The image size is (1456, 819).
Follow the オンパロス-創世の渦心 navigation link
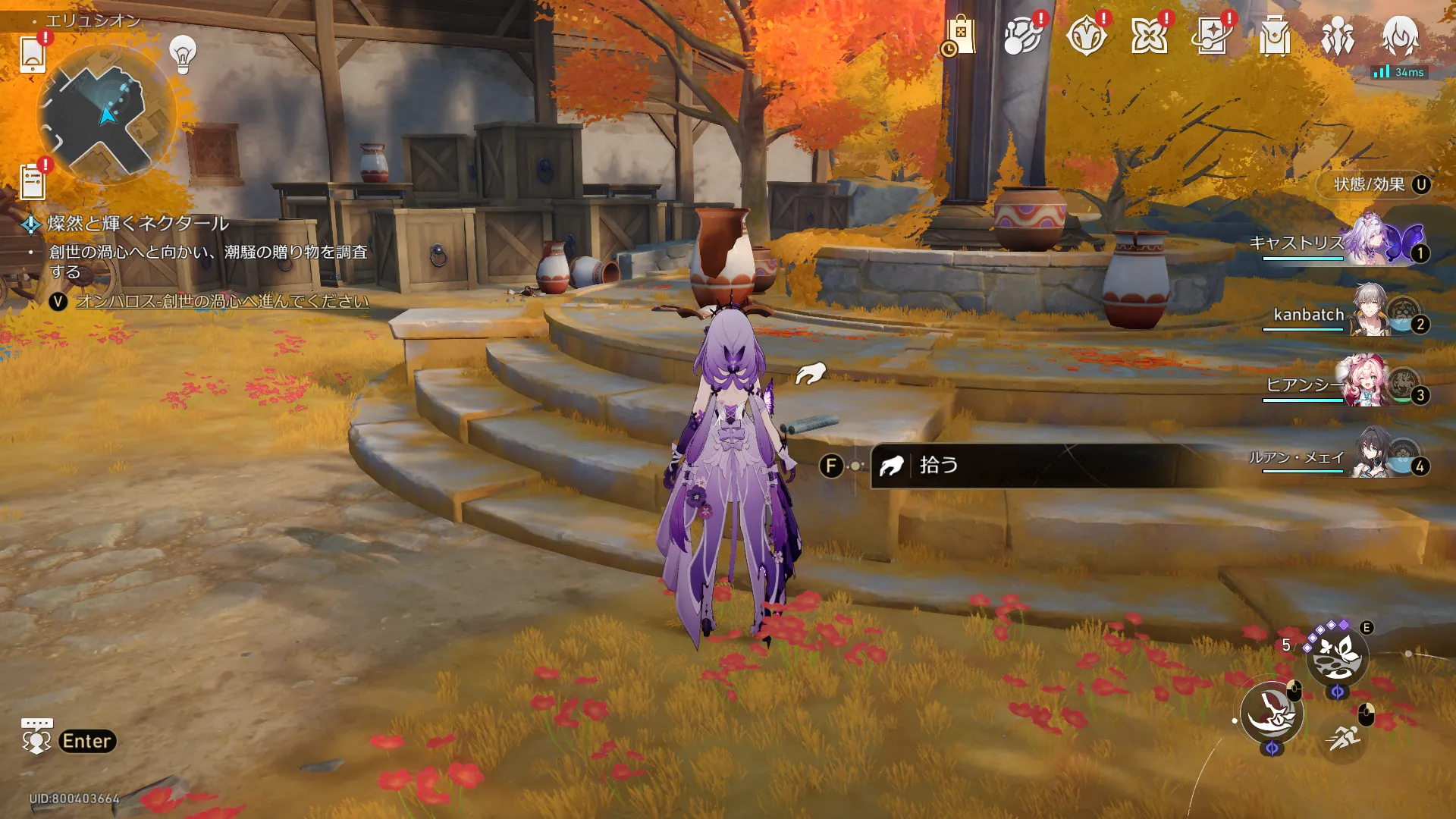(222, 301)
